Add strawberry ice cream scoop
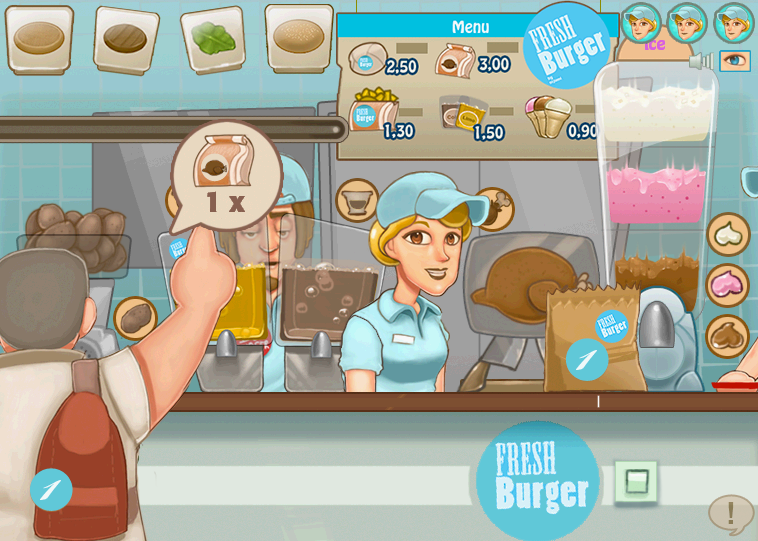The height and width of the screenshot is (541, 758). click(x=728, y=285)
